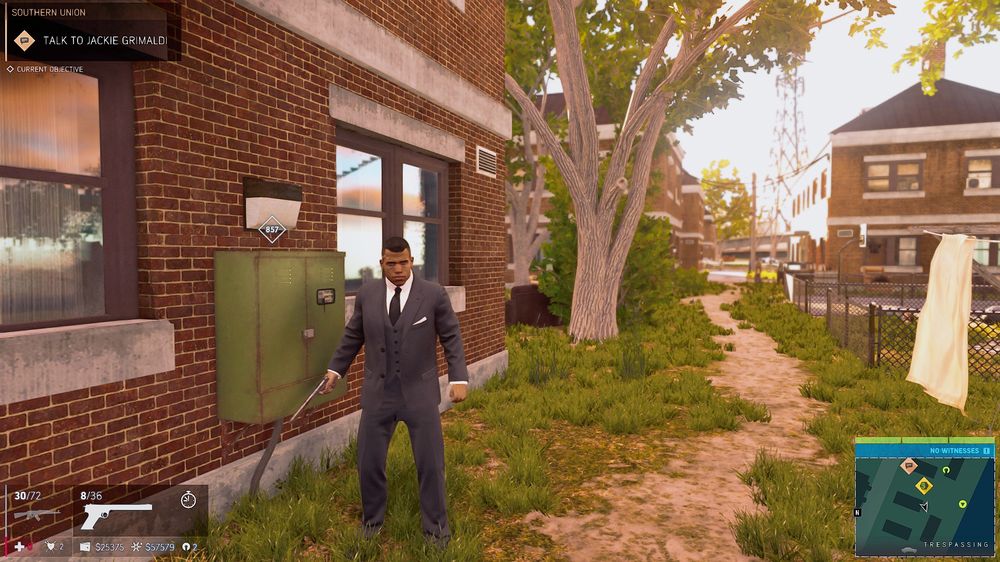
Task: Click the green down-arrow marker on the minimap
Action: click(x=962, y=503)
